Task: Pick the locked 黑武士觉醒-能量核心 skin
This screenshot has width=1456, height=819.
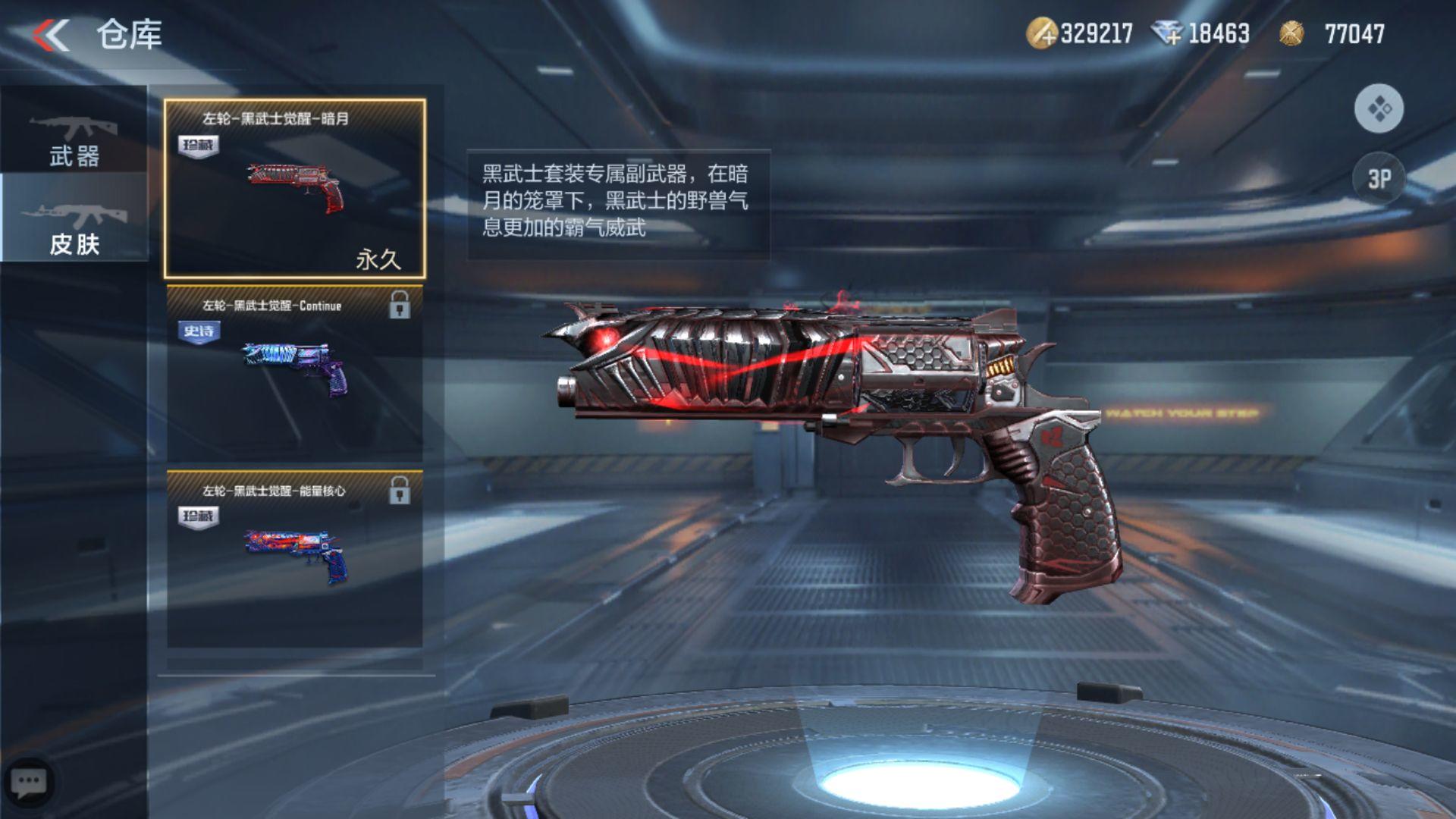Action: tap(295, 559)
